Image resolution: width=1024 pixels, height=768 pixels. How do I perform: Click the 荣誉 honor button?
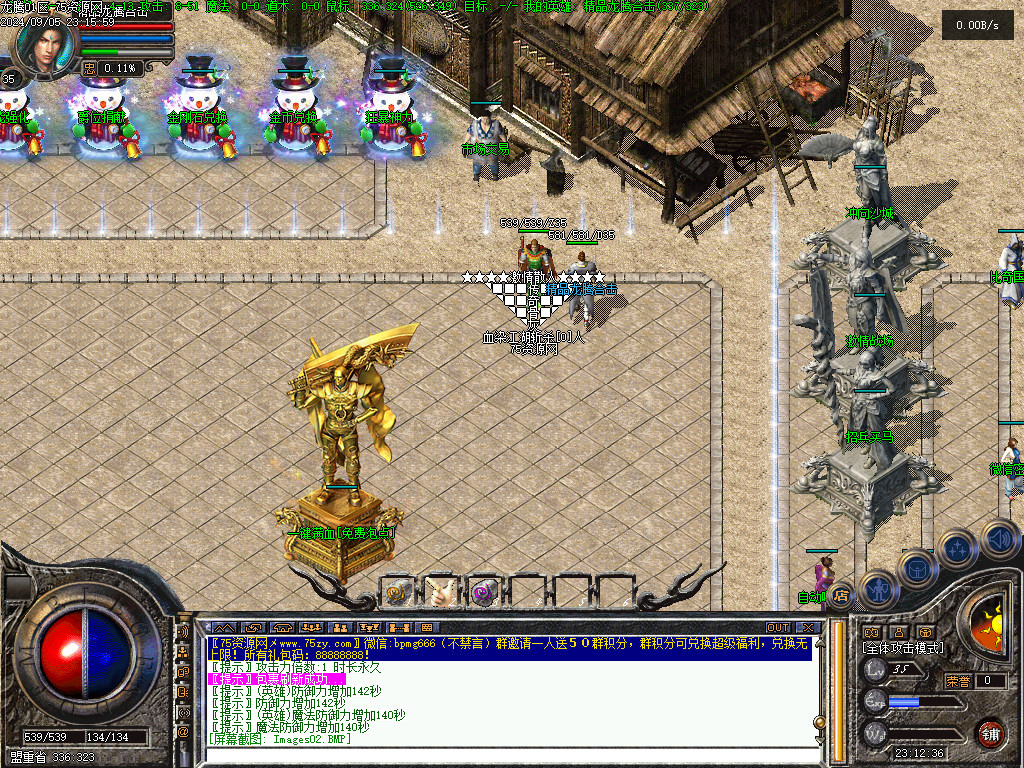957,681
